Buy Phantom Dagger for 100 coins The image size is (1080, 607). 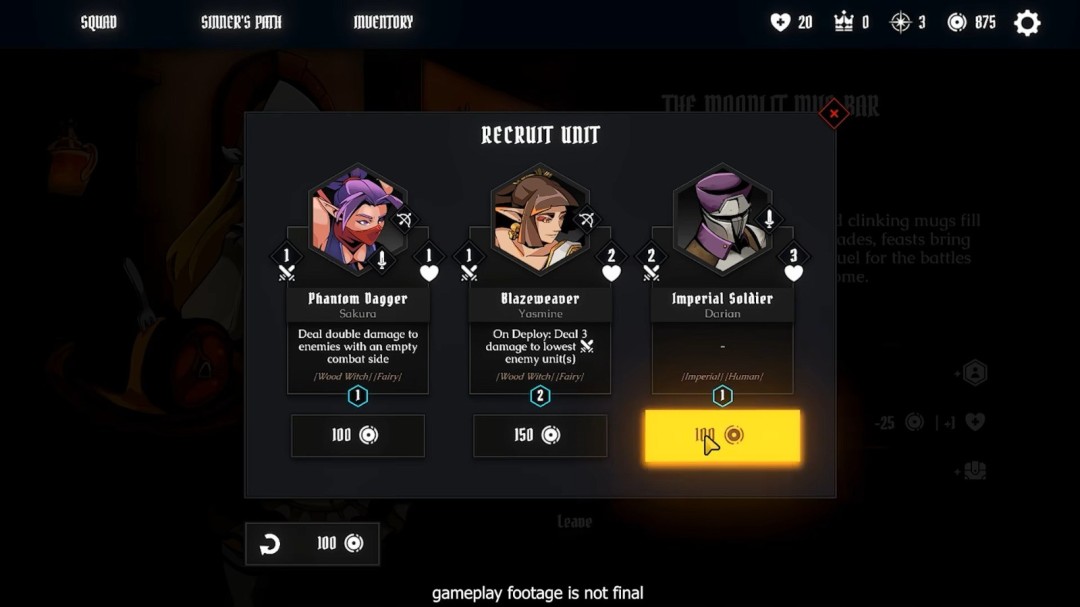357,435
